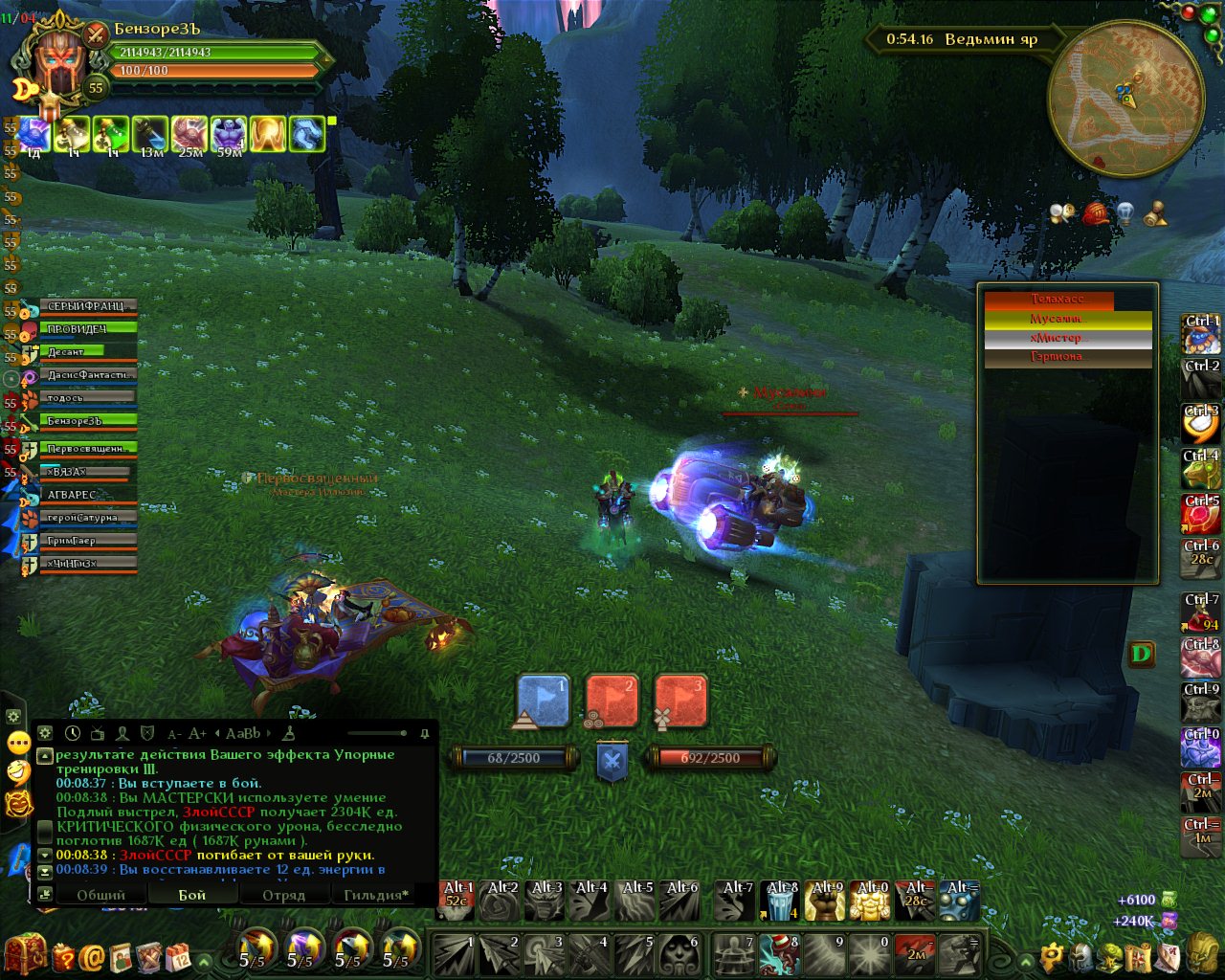The image size is (1225, 980).
Task: Open the mail @ icon
Action: [93, 956]
